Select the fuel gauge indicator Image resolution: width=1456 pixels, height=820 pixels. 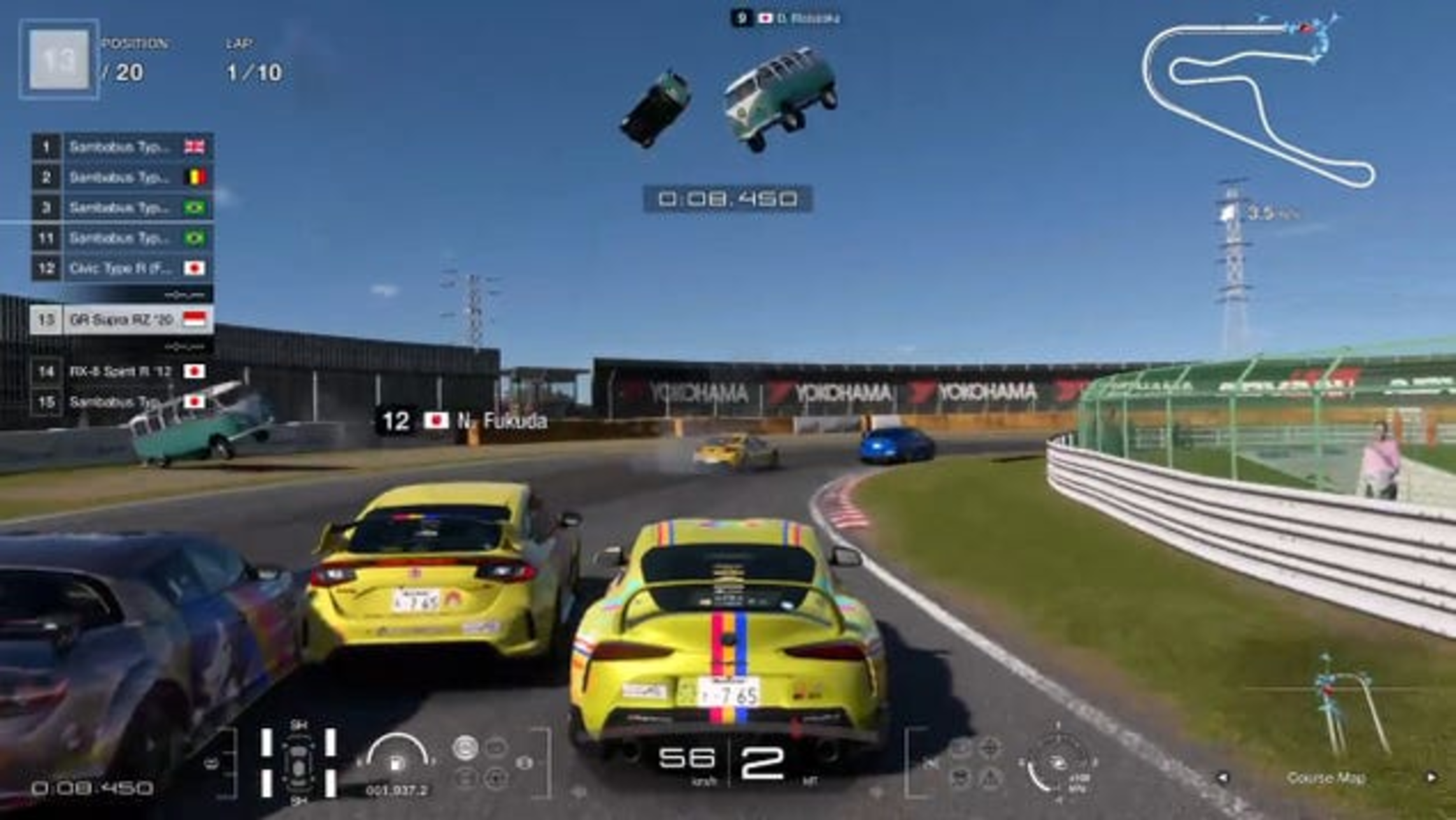point(396,755)
